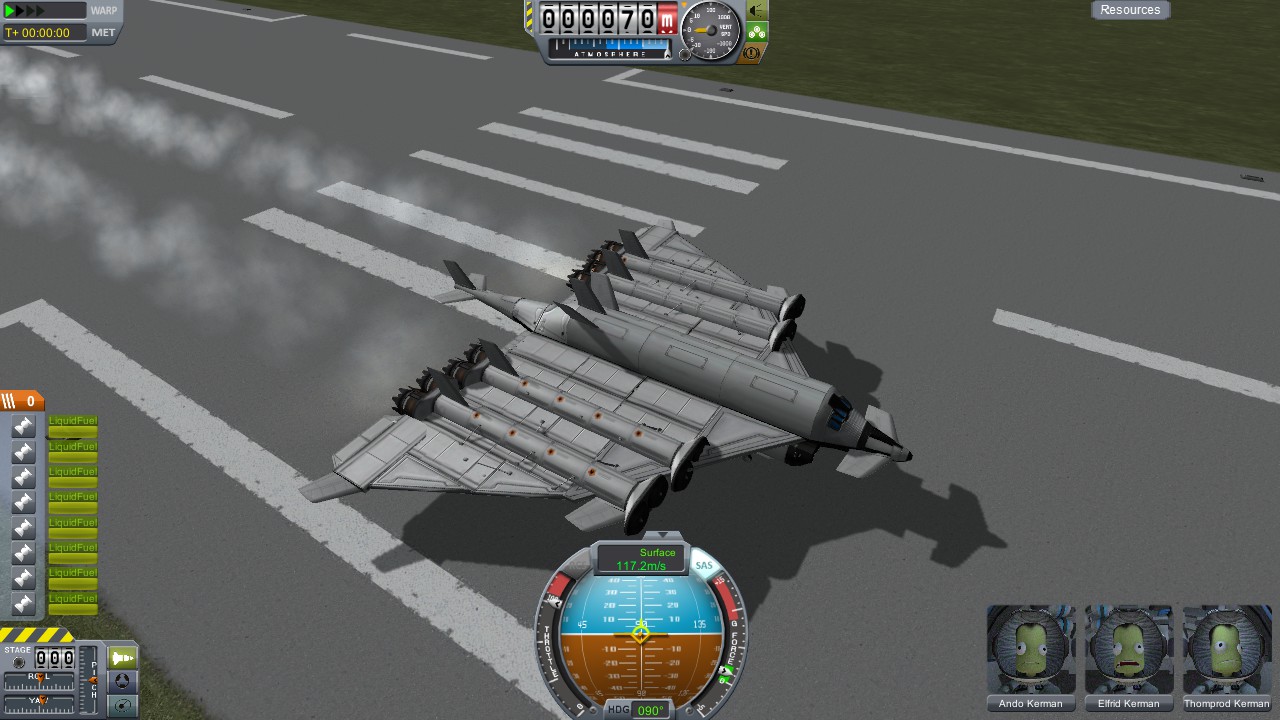
Task: Select the green staging mode rocket button
Action: coord(122,658)
